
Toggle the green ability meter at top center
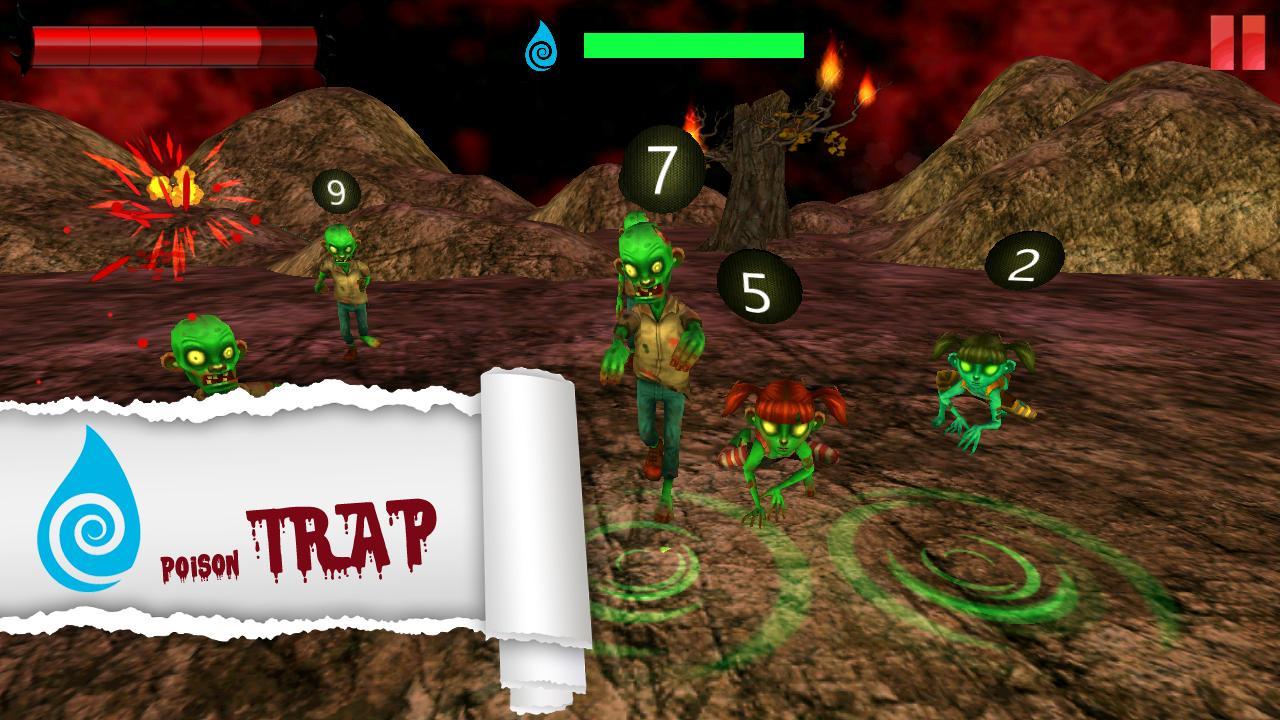click(x=695, y=43)
